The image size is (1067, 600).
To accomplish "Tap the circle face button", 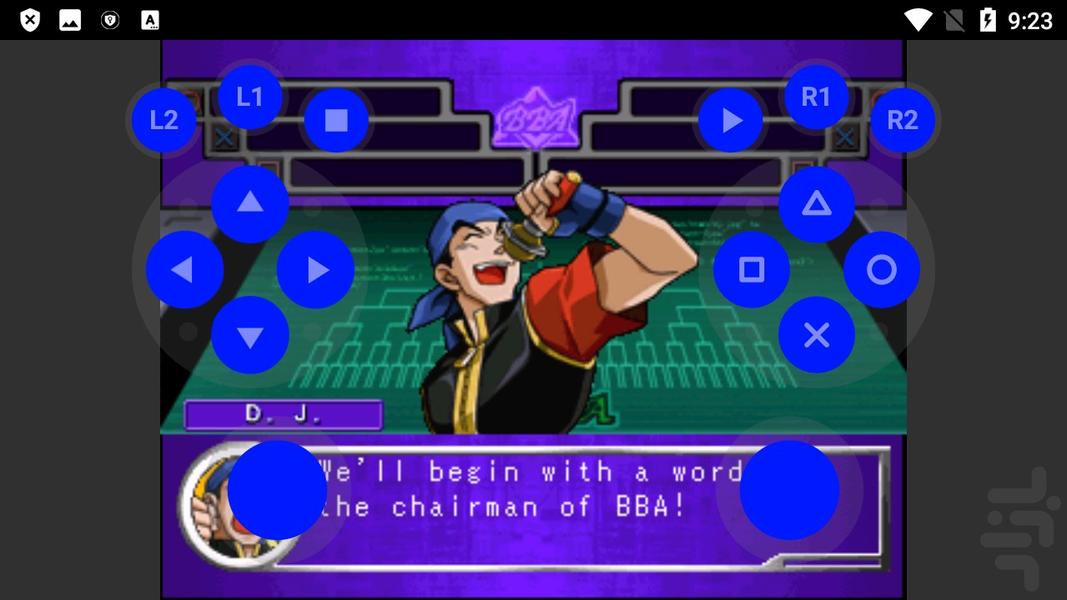I will (x=882, y=270).
